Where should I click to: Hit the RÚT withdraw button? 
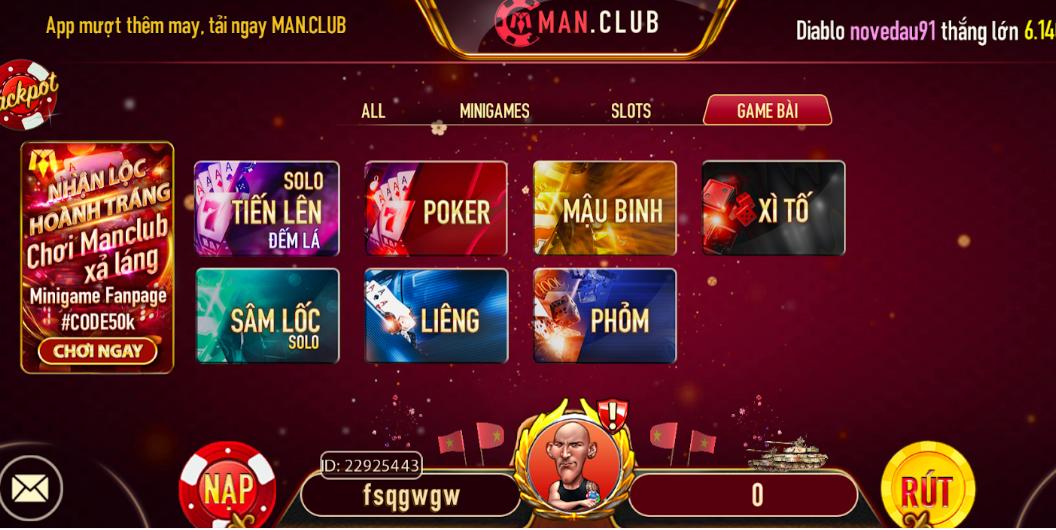click(x=927, y=487)
